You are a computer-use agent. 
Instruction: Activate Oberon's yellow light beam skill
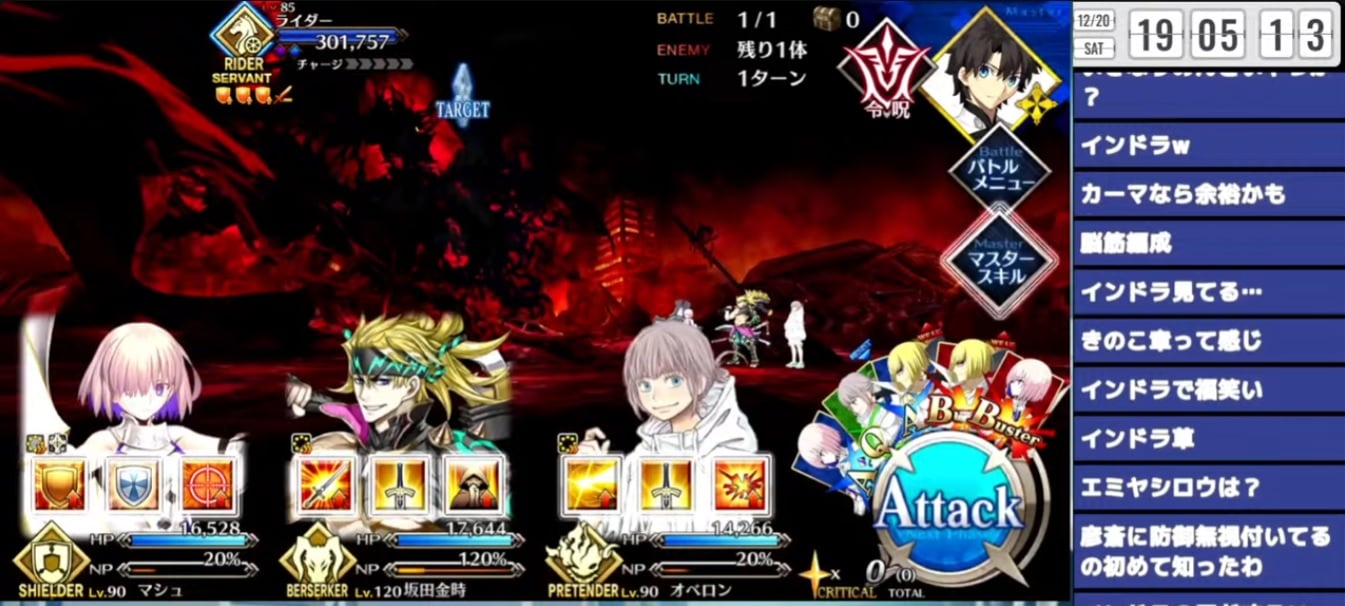590,485
